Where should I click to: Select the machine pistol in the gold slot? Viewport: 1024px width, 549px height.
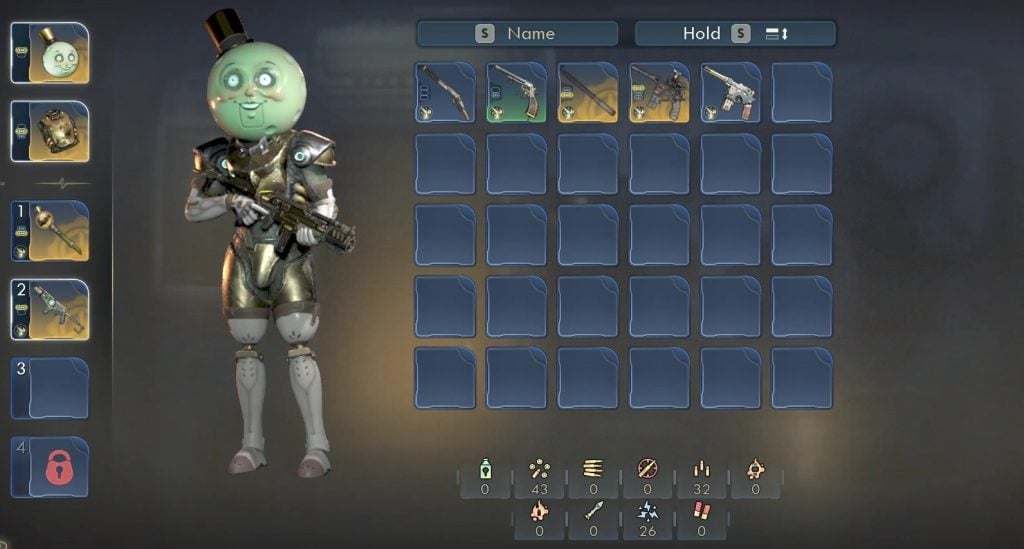click(659, 92)
